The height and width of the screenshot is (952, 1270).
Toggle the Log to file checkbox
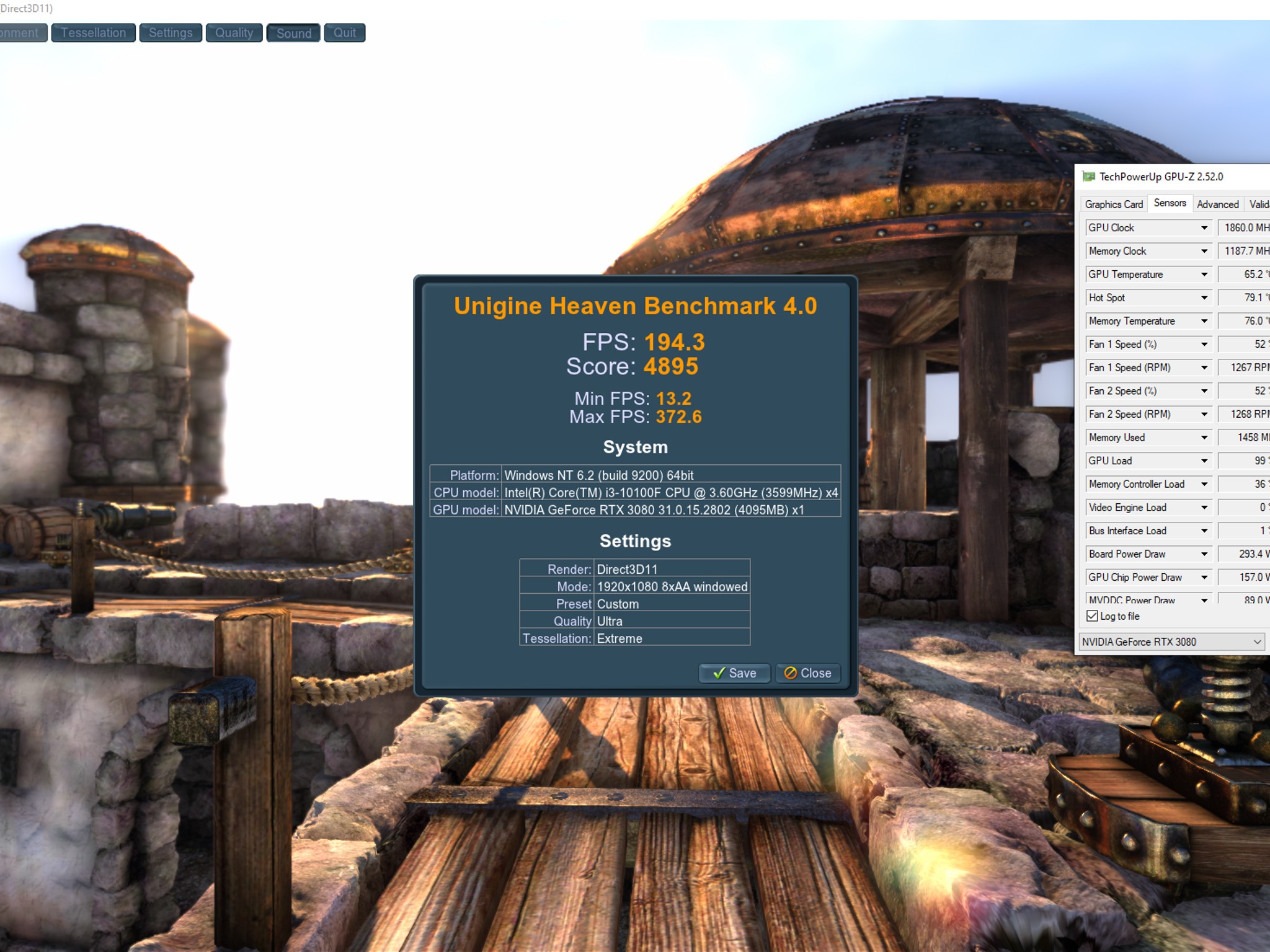click(1093, 616)
